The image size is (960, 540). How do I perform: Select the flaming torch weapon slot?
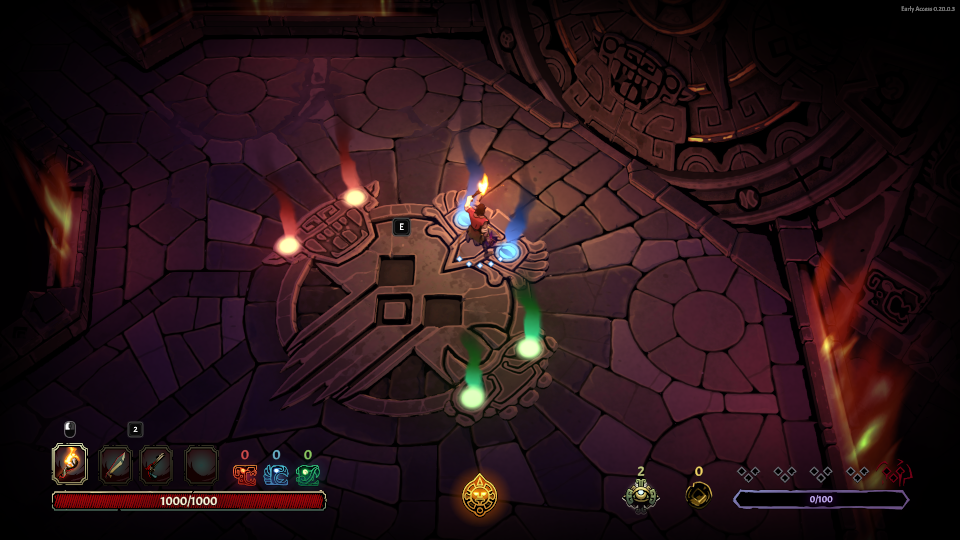click(69, 464)
